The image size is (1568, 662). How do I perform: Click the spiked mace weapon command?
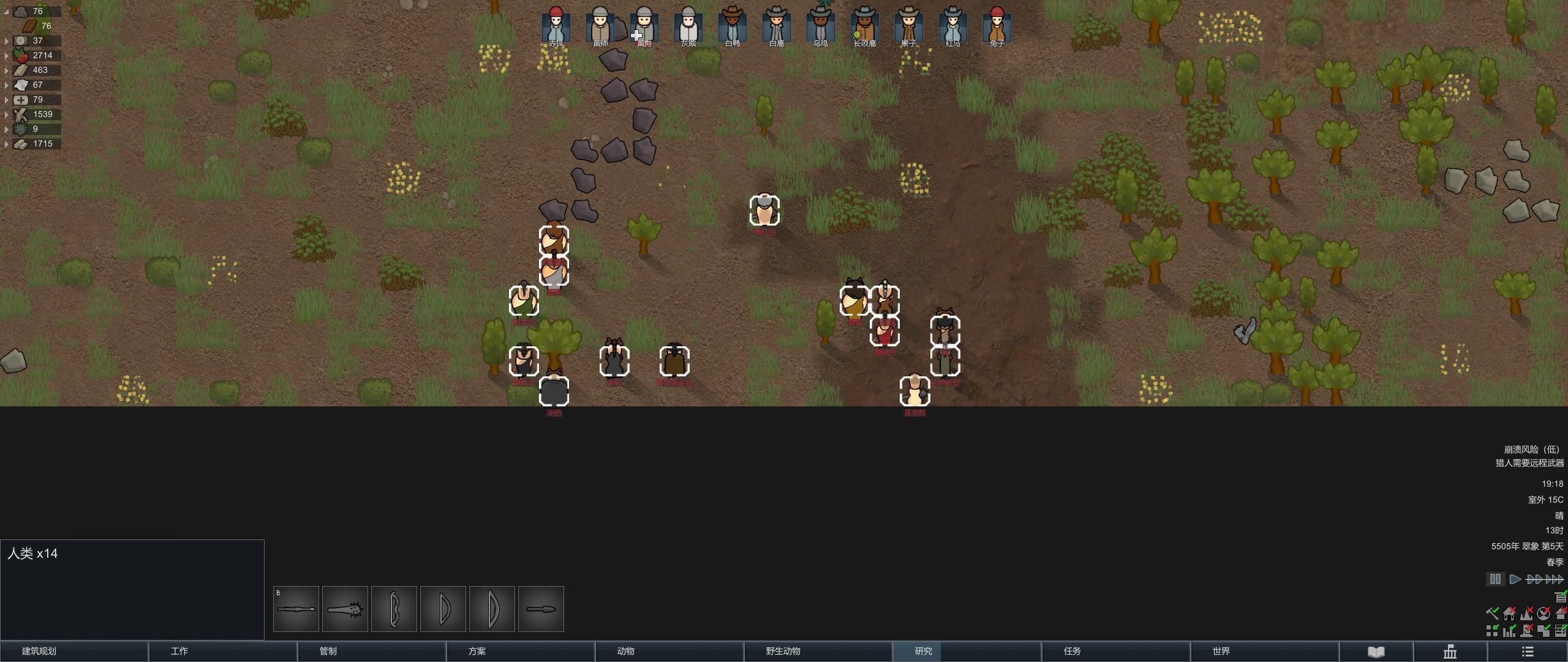tap(345, 609)
